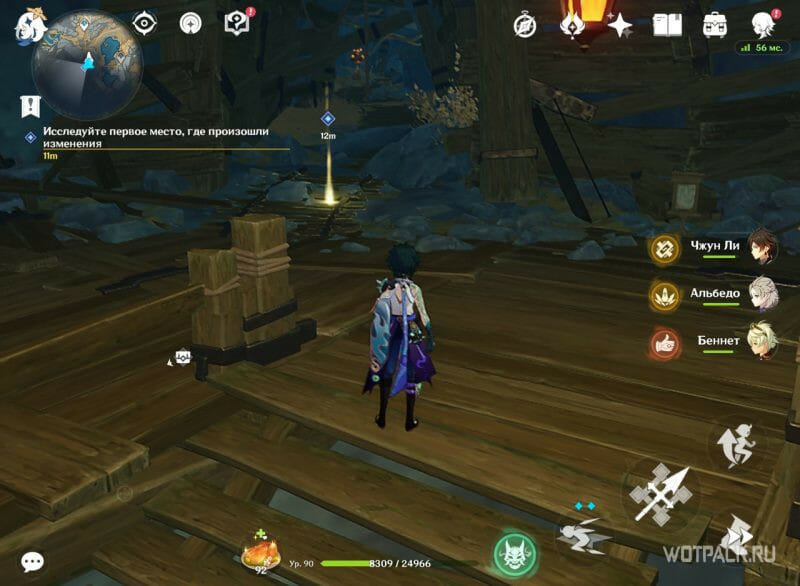Image resolution: width=800 pixels, height=586 pixels.
Task: Open the chat speech bubble
Action: [x=32, y=562]
